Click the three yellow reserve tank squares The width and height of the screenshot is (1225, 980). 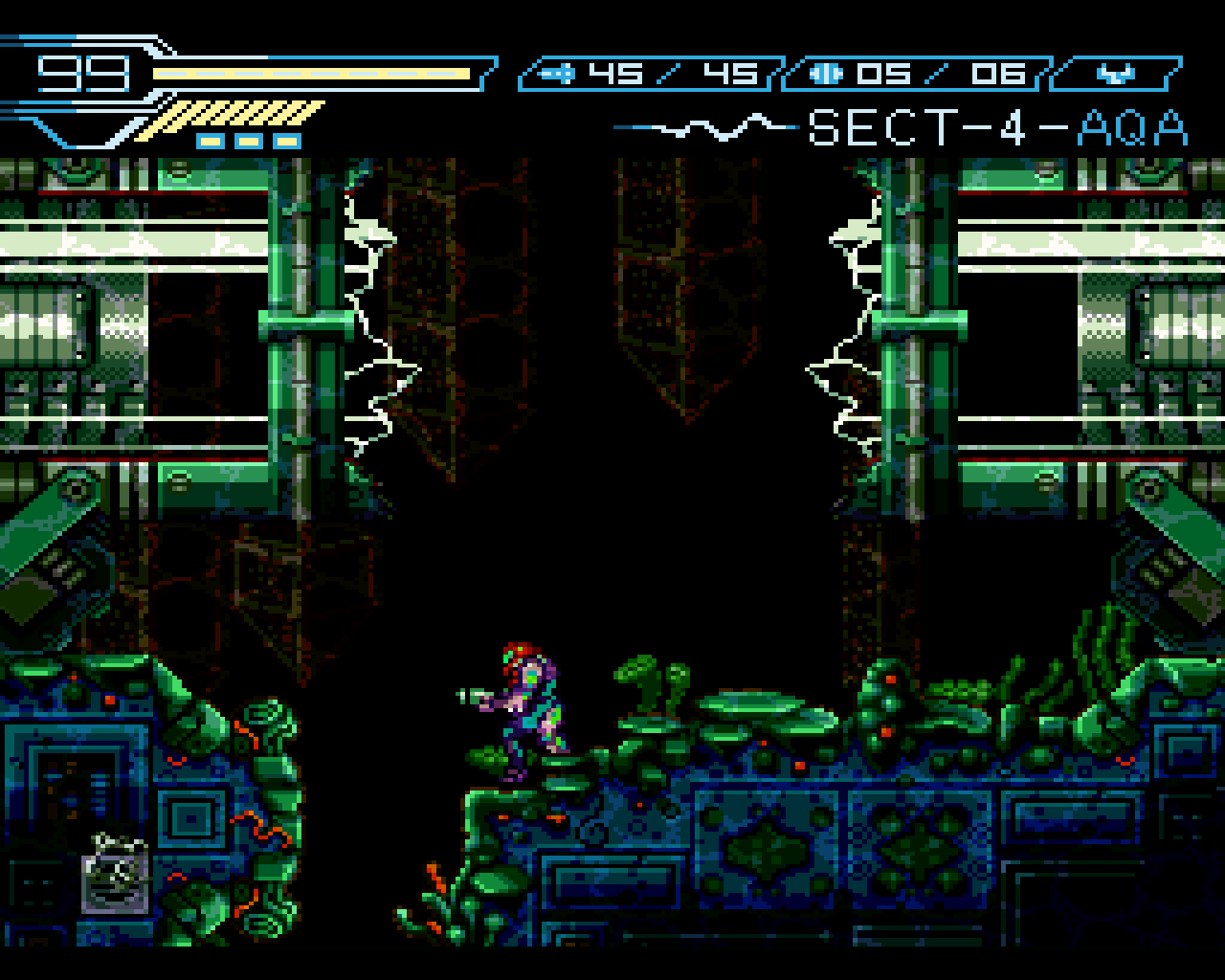click(247, 139)
